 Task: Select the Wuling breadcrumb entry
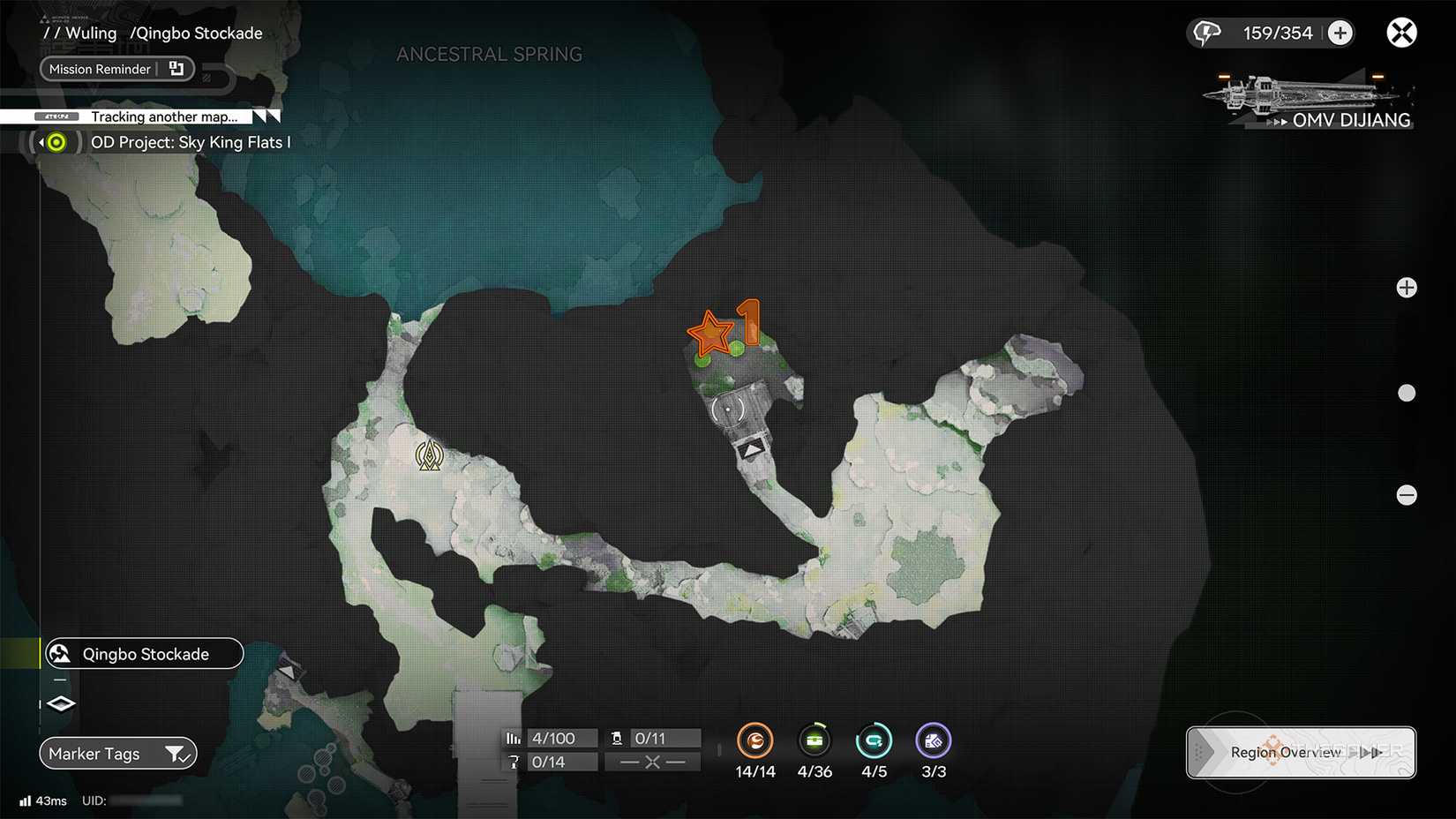93,33
